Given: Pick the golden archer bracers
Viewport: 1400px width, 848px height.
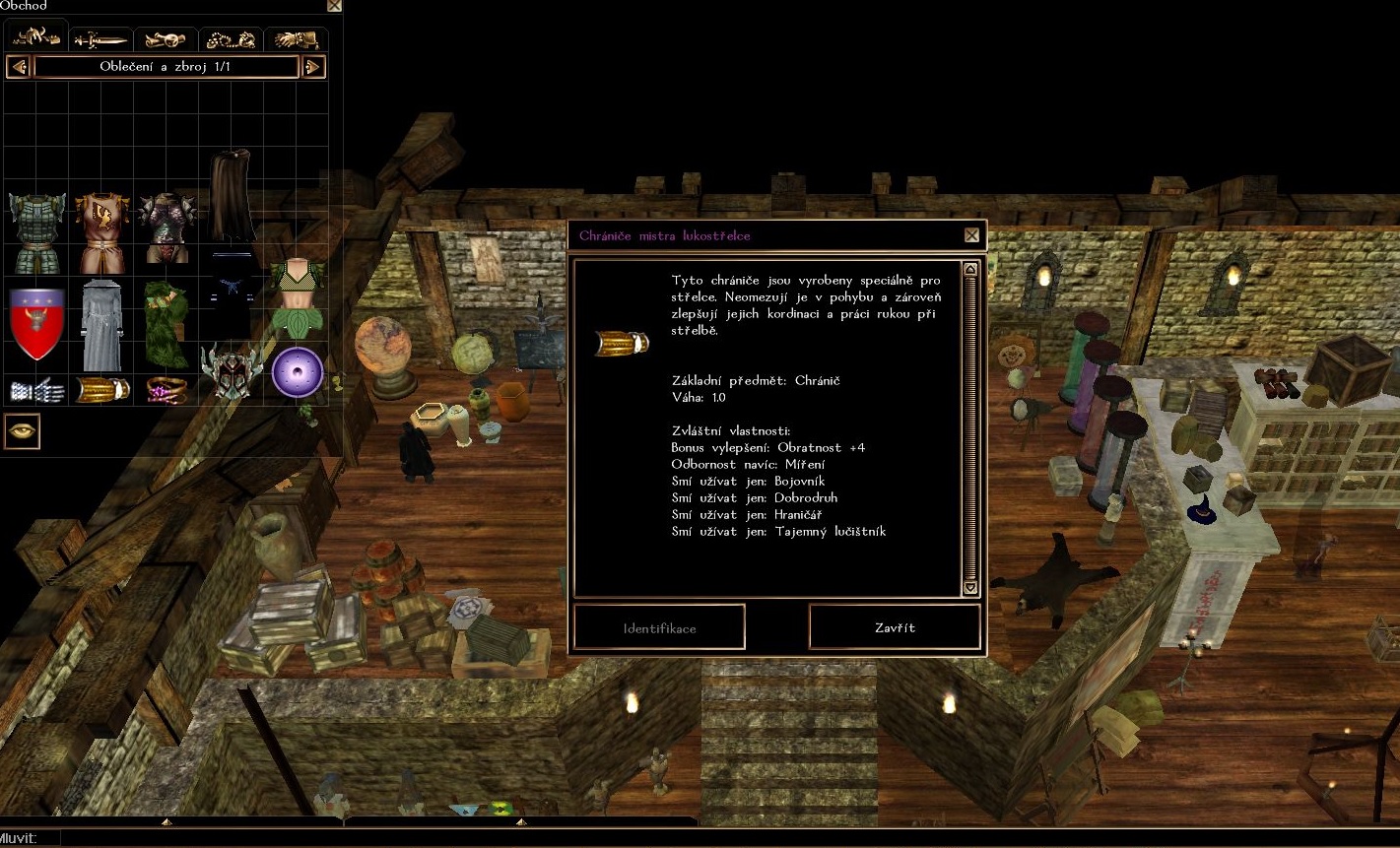Looking at the screenshot, I should tap(102, 389).
